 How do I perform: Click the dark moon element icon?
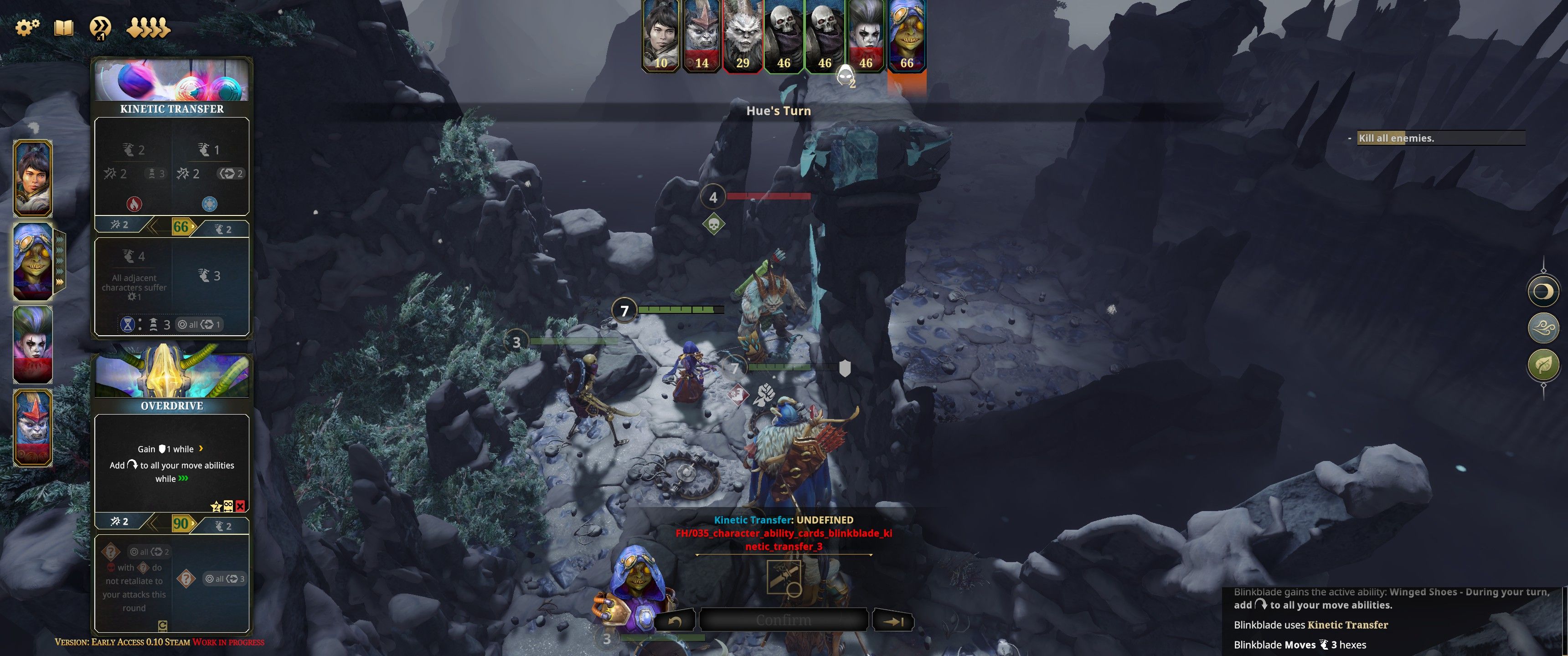(x=1543, y=292)
